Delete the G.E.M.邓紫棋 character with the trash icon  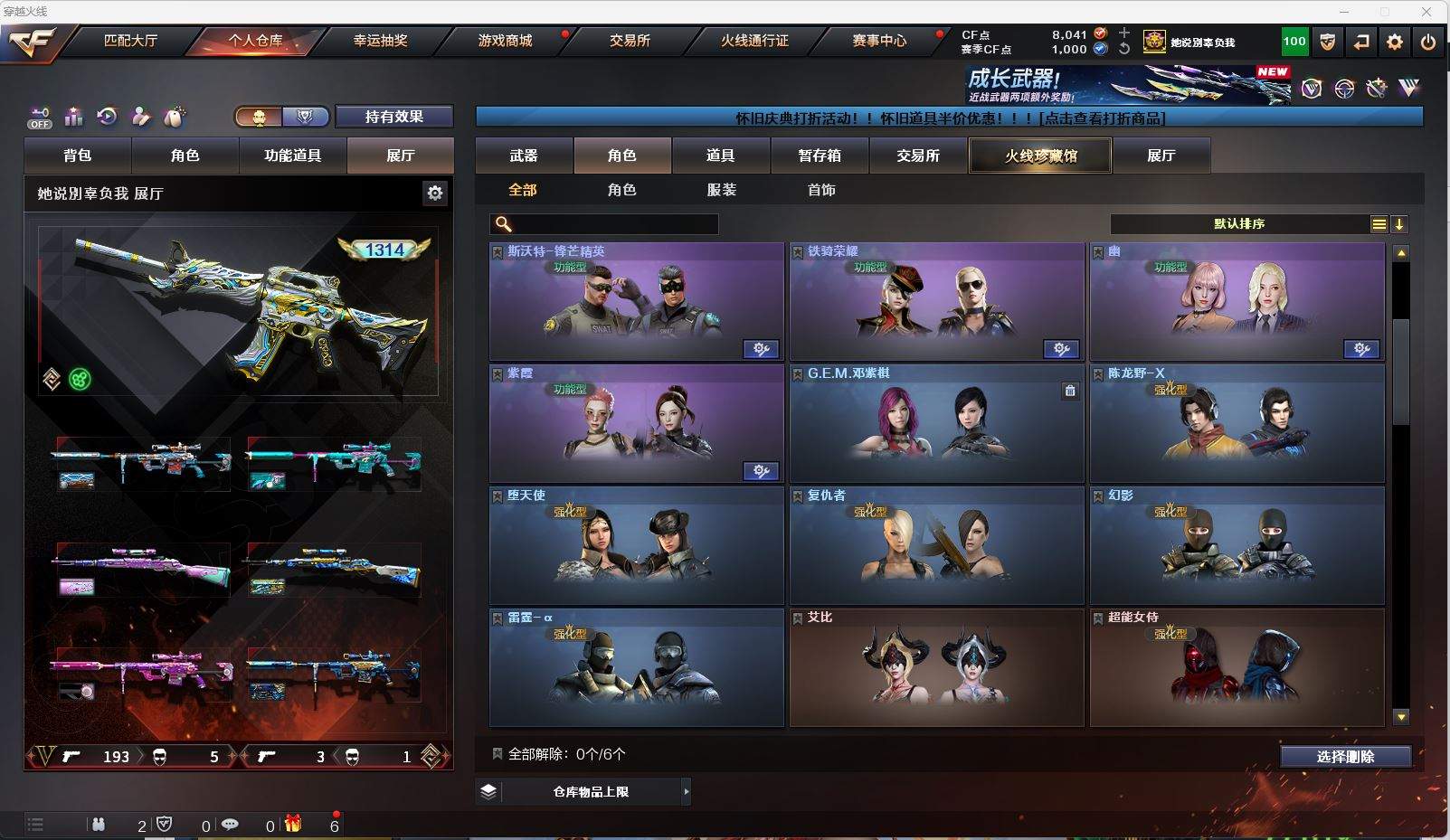pos(1070,391)
